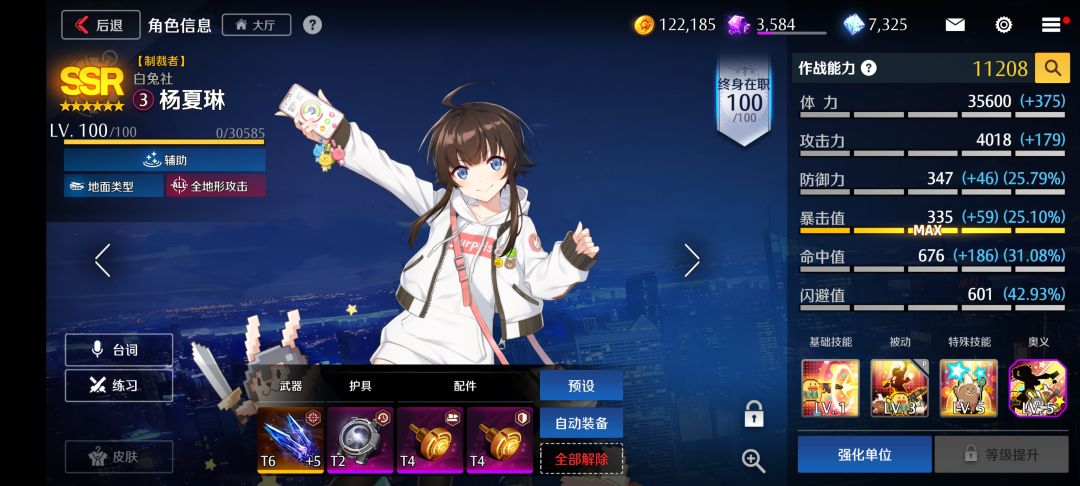Open the mail envelope icon

coord(955,25)
